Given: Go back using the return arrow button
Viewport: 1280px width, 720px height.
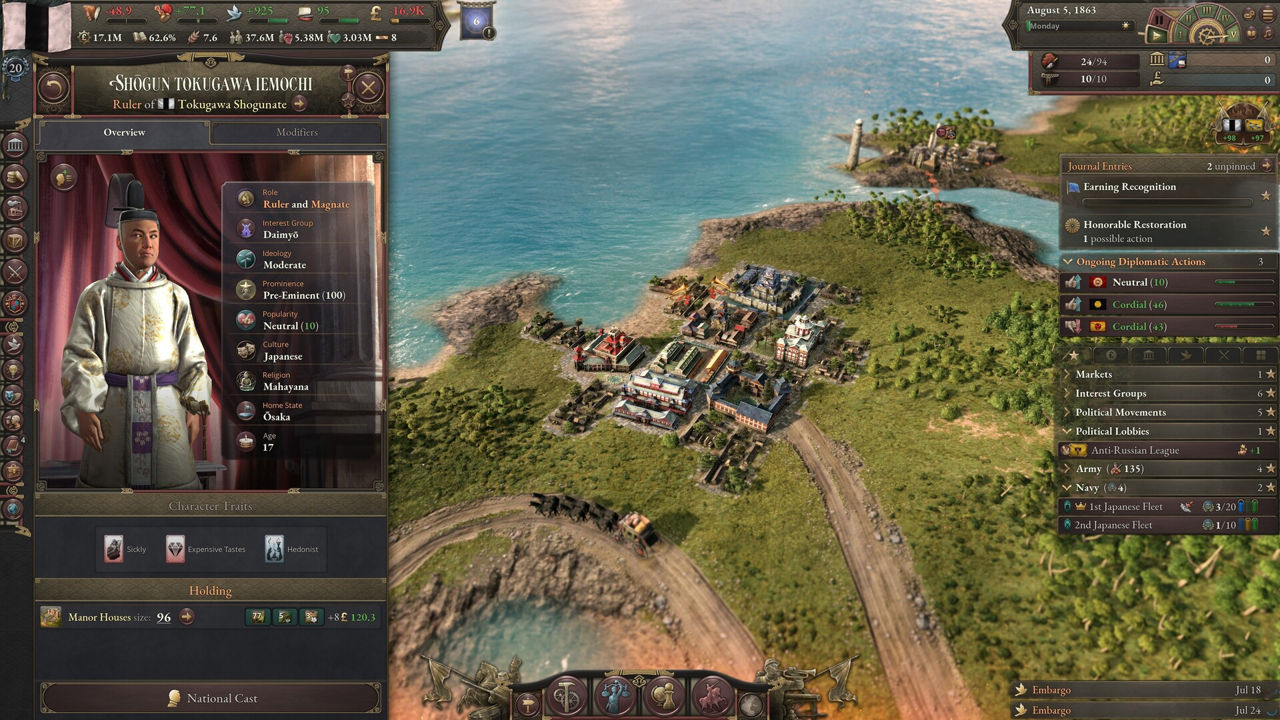Looking at the screenshot, I should point(54,87).
